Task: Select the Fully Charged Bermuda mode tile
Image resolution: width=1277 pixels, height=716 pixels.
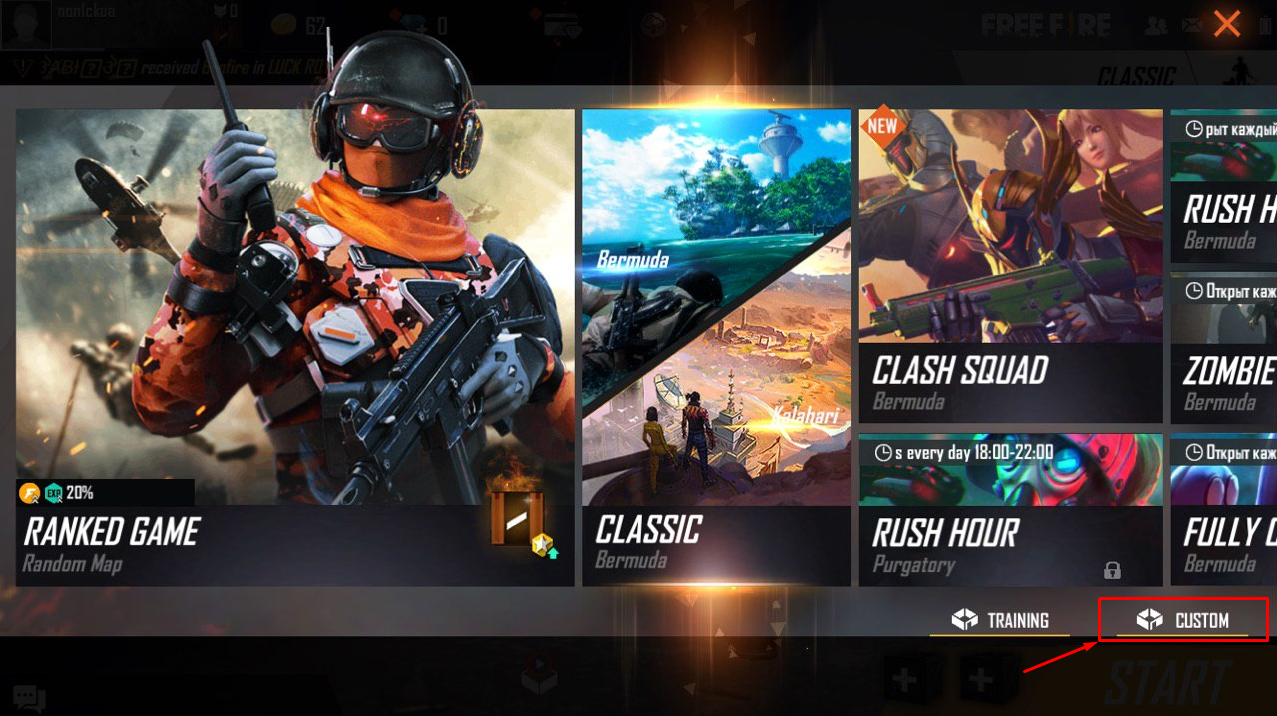Action: (1224, 509)
